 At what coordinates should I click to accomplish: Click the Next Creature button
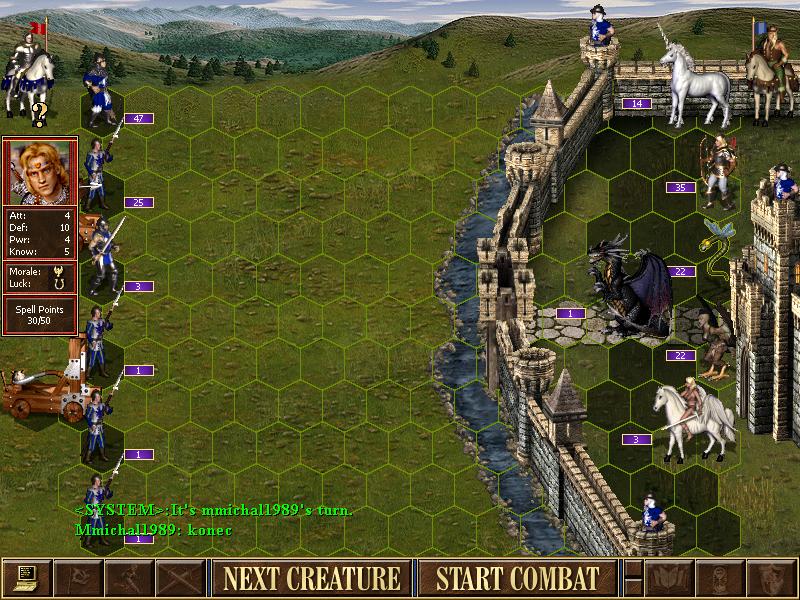tap(311, 578)
